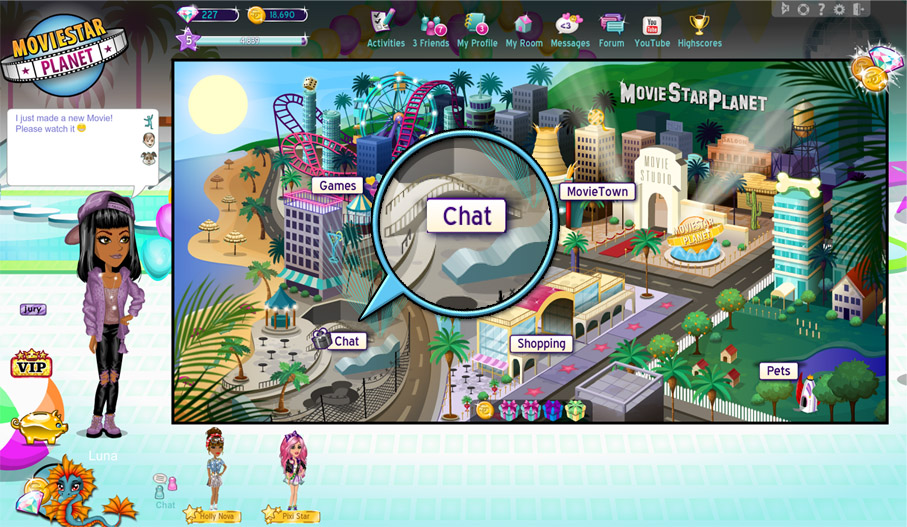Screen dimensions: 907x527
Task: Open the Activities menu
Action: pos(385,28)
